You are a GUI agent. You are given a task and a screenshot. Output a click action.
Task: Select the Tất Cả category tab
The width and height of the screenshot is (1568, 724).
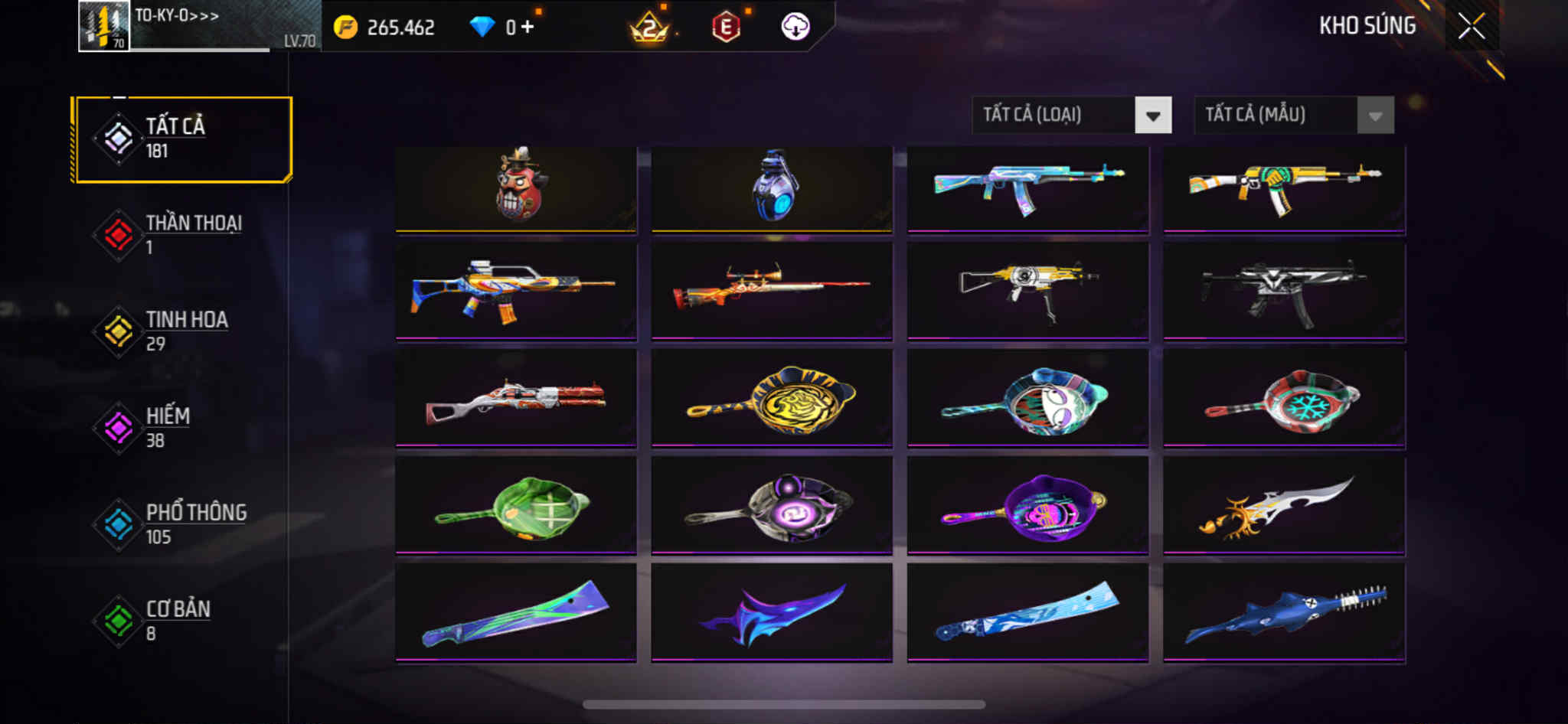click(x=182, y=139)
